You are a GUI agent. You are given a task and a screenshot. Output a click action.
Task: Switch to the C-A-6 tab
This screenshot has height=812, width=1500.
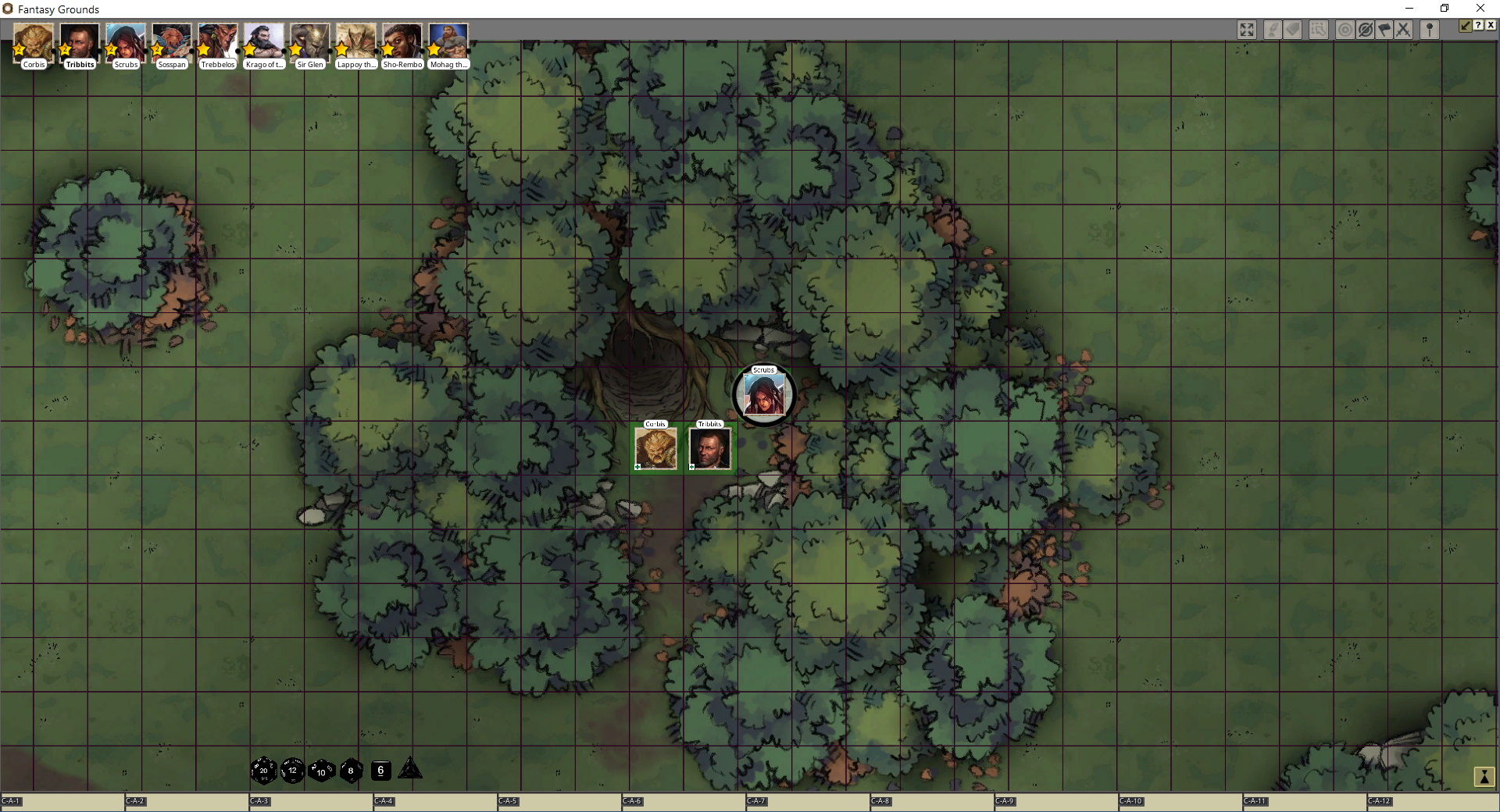tap(632, 801)
